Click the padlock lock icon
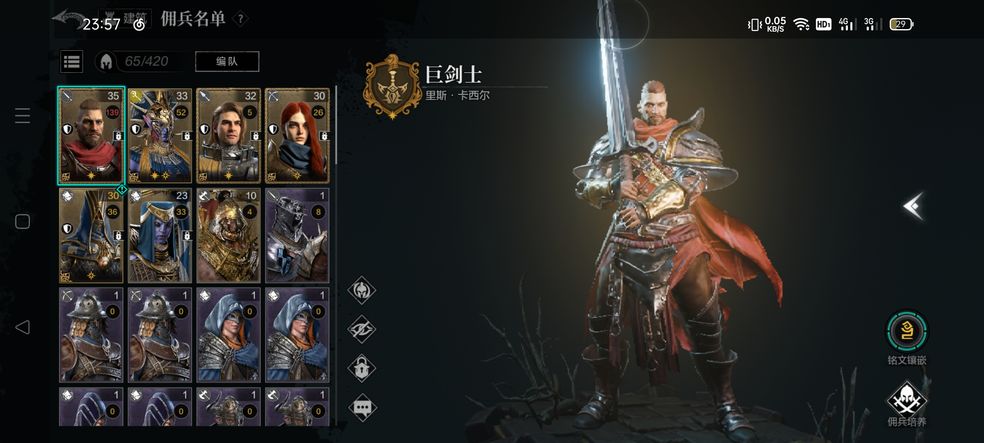The image size is (984, 443). click(x=361, y=367)
